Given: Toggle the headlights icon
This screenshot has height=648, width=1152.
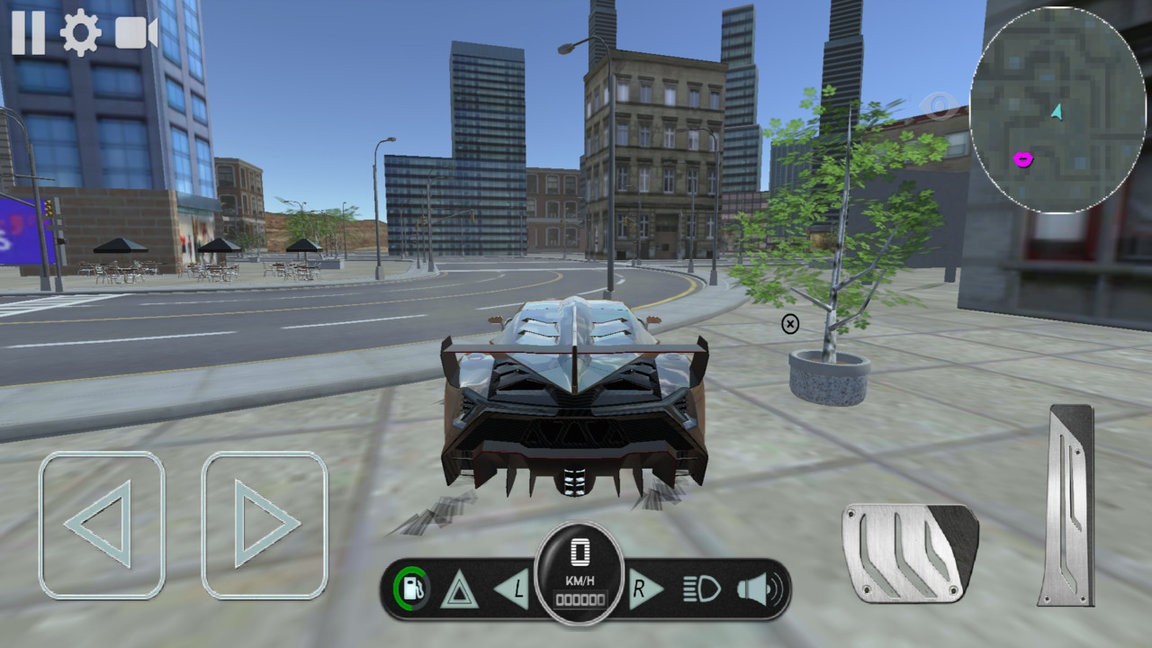Looking at the screenshot, I should (x=702, y=589).
